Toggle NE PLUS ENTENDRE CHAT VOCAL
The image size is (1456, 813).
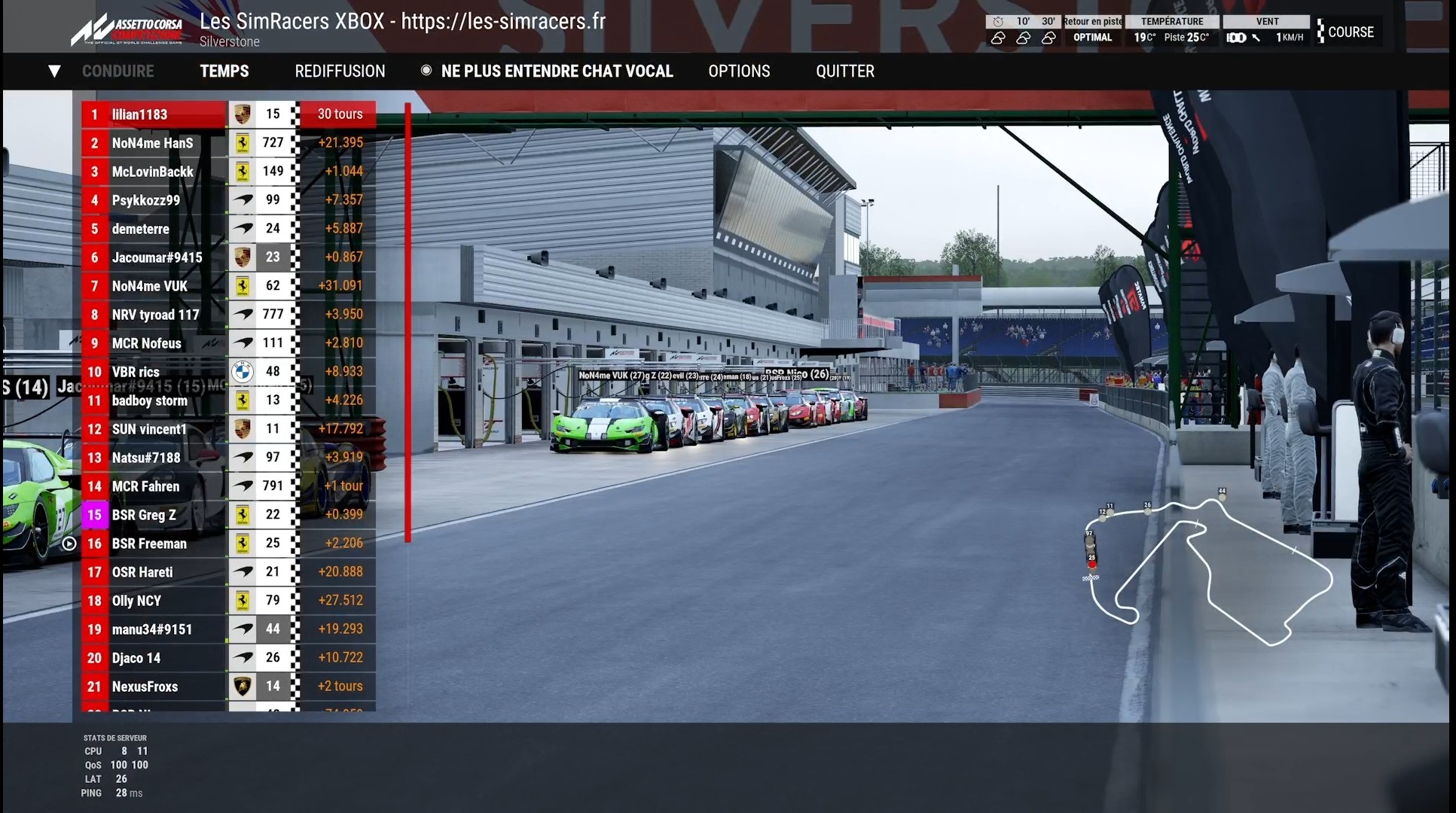point(547,72)
